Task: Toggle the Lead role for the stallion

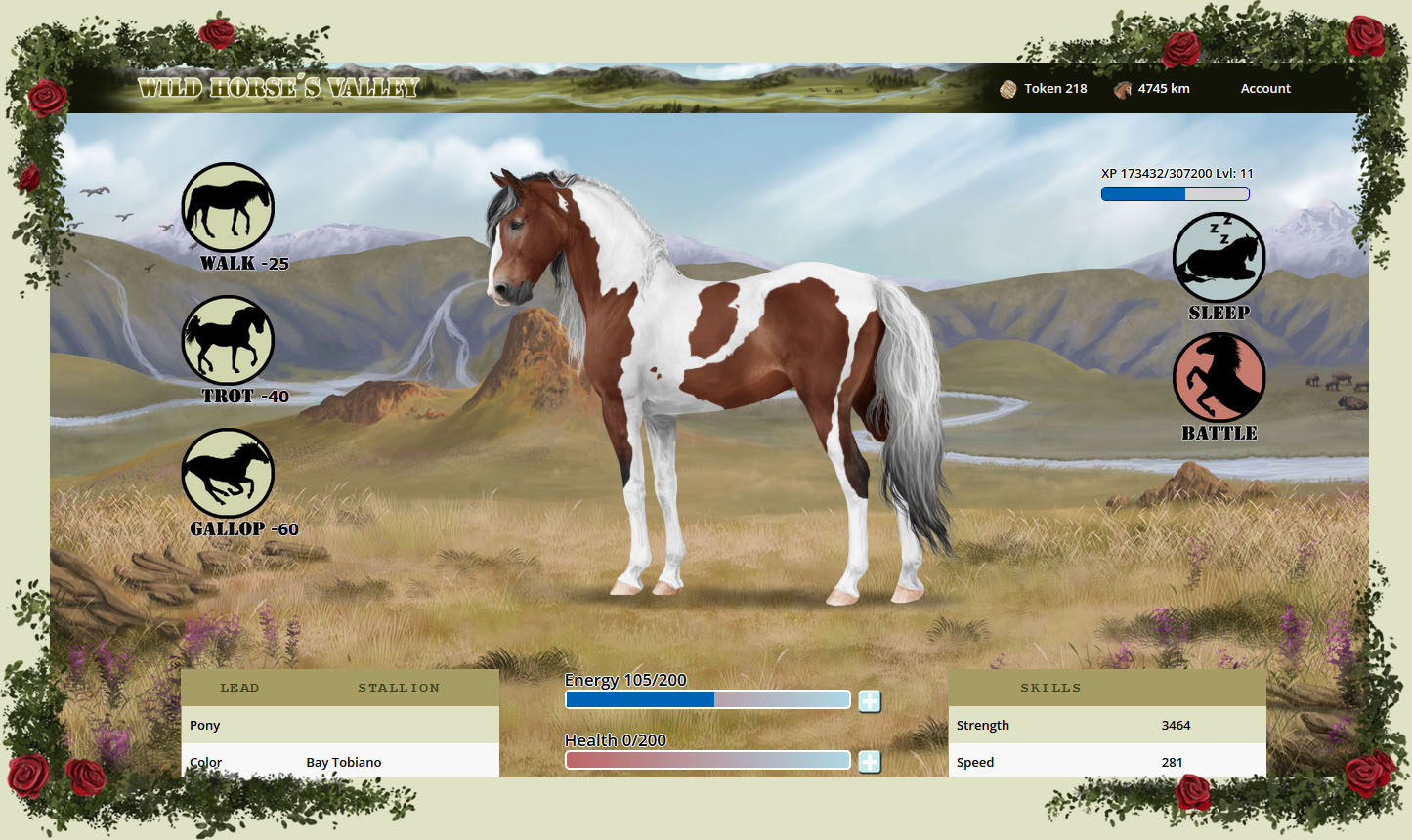Action: [239, 687]
